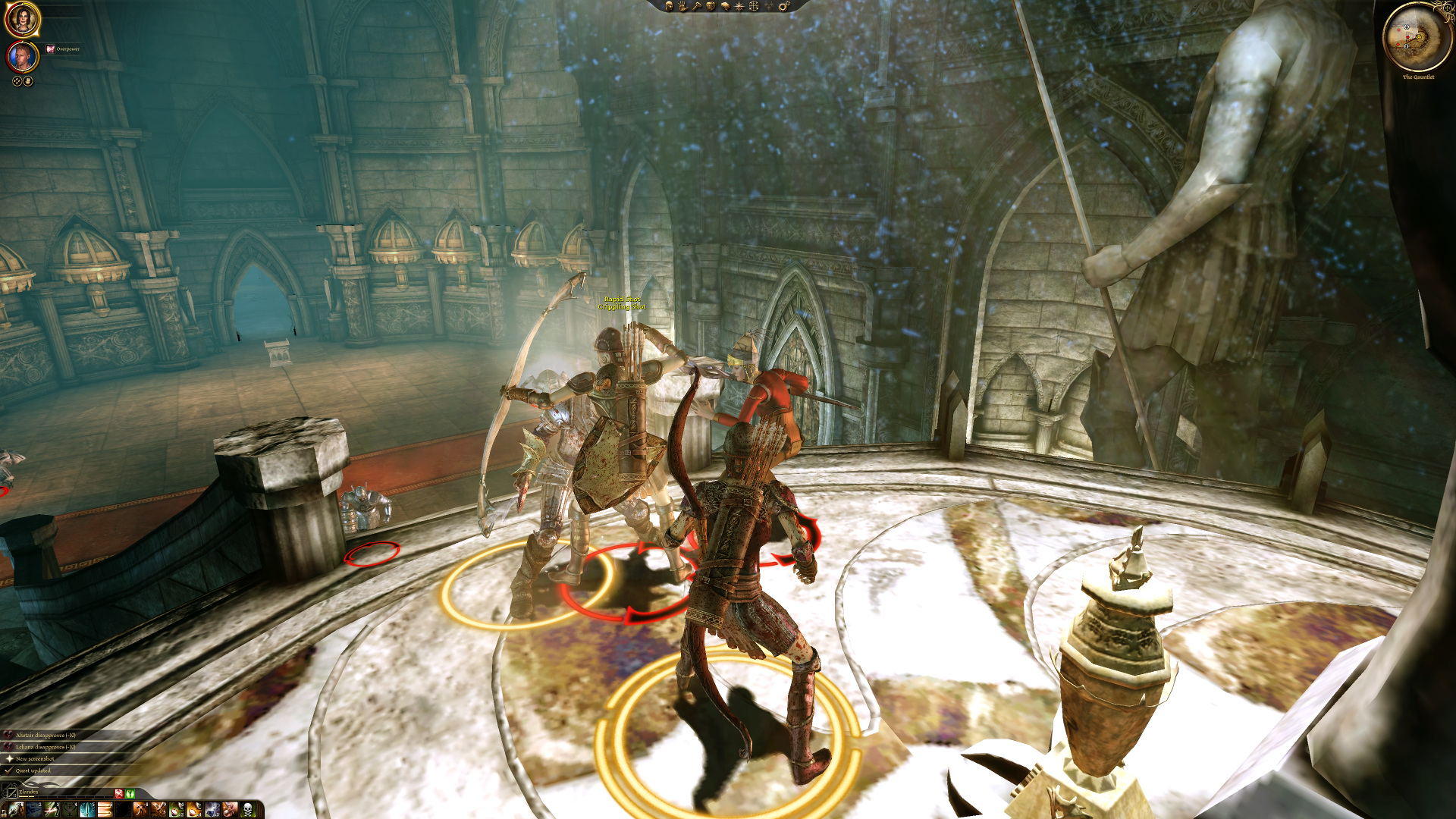Click the minimap of The Gauntlet
This screenshot has height=819, width=1456.
click(x=1417, y=36)
